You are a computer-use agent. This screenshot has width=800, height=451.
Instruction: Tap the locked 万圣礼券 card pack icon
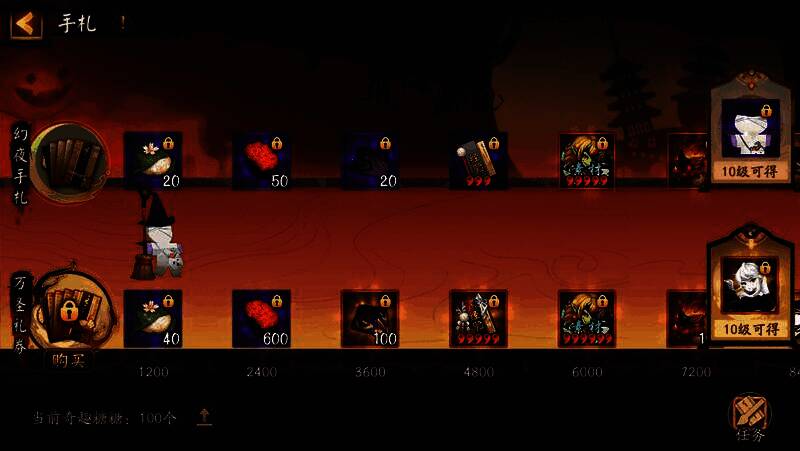click(68, 309)
